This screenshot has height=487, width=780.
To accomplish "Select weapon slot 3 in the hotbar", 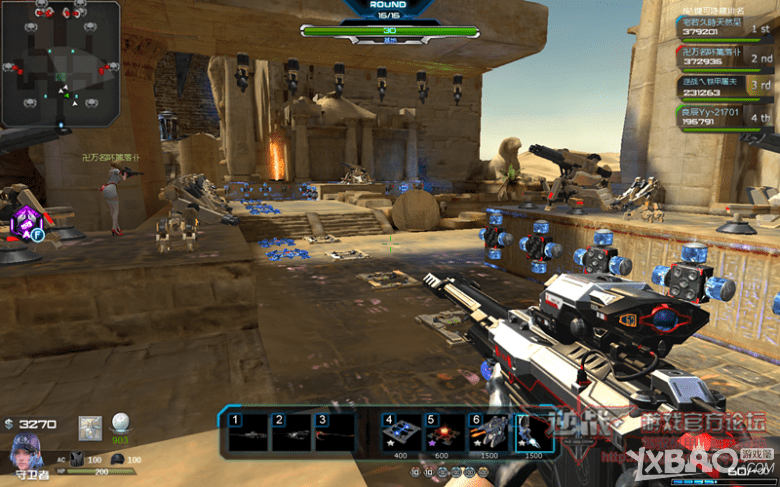I will [334, 432].
